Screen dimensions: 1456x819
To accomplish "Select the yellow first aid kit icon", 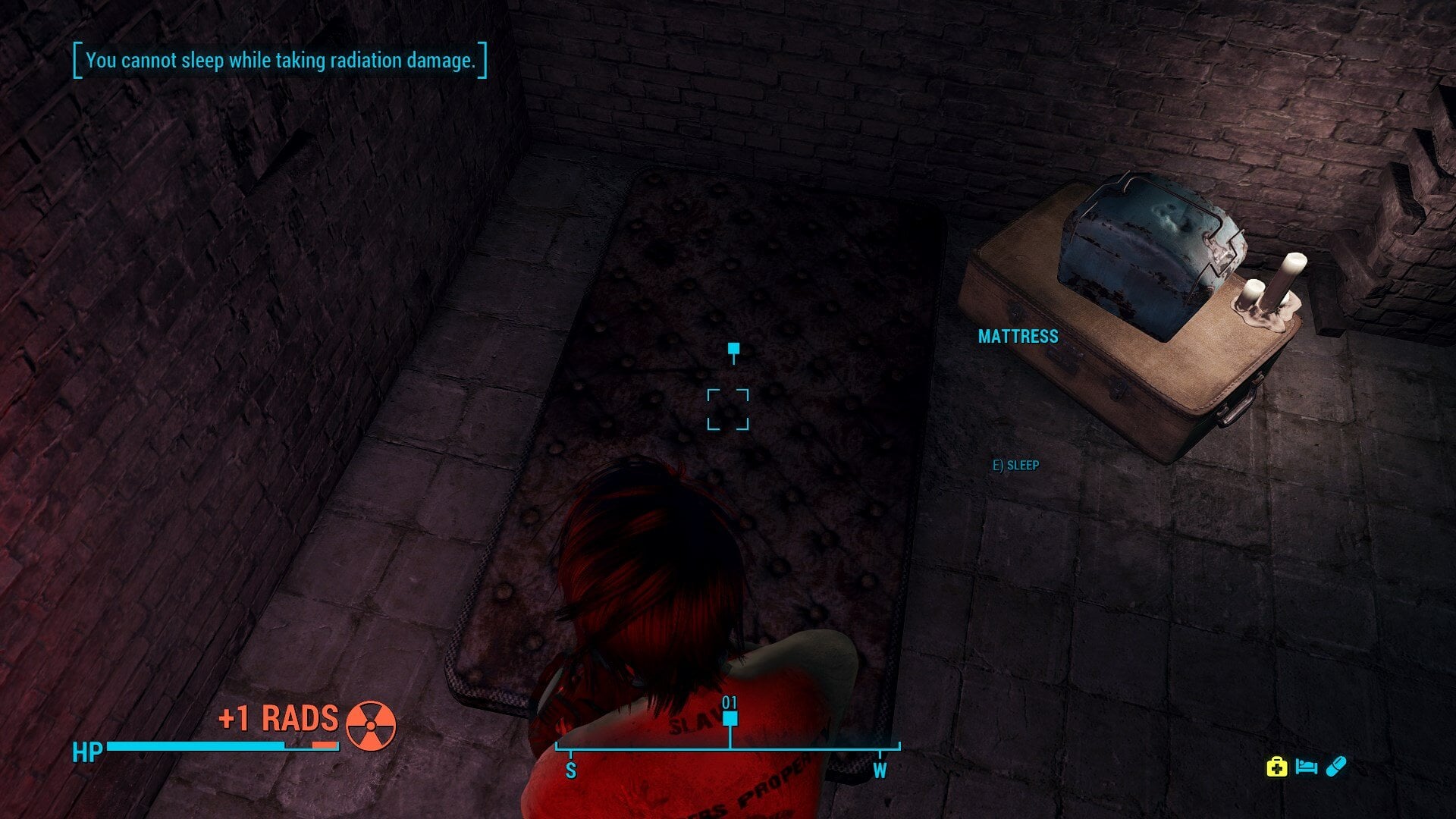I will point(1277,767).
